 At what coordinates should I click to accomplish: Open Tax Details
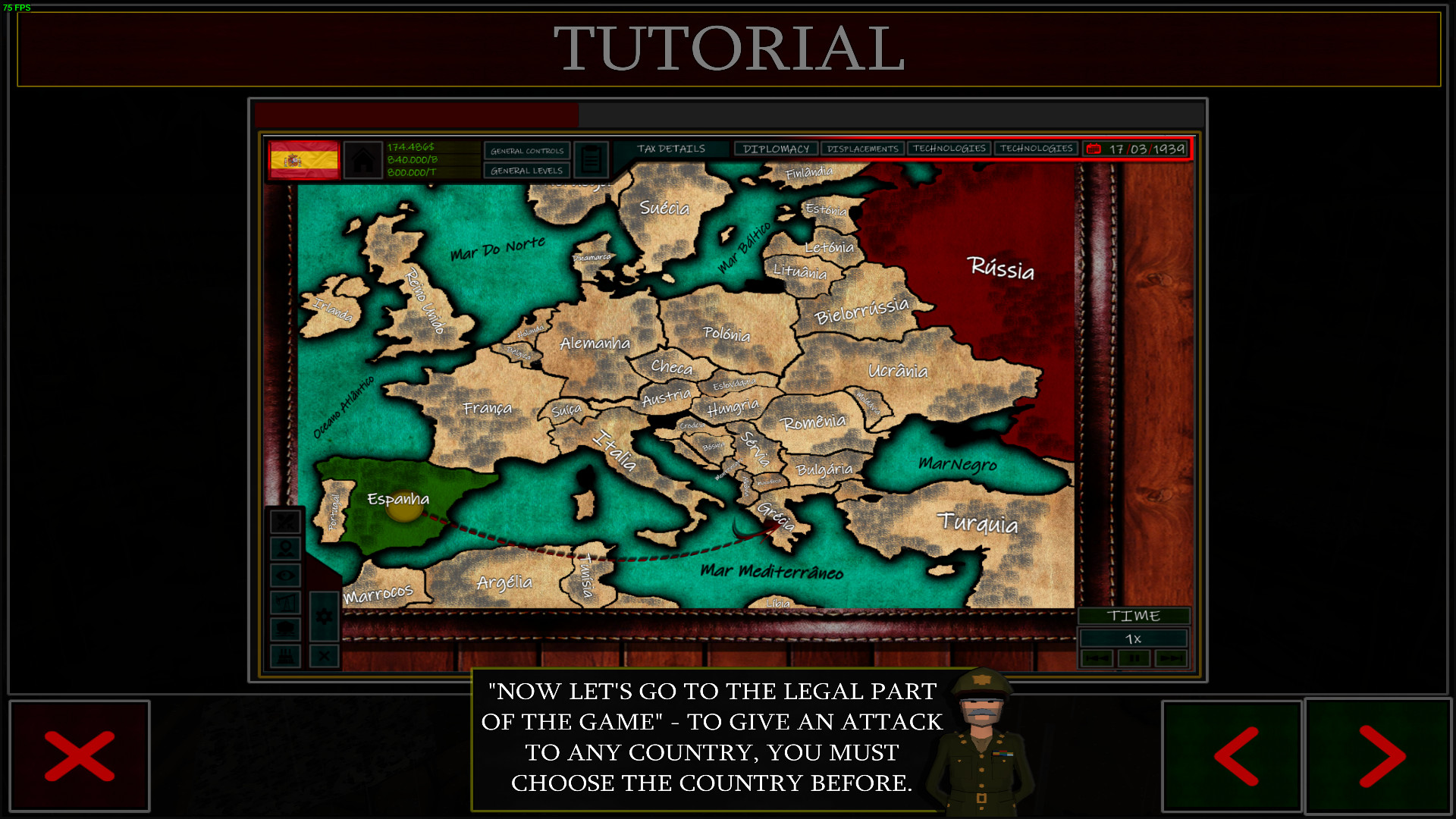[x=672, y=149]
